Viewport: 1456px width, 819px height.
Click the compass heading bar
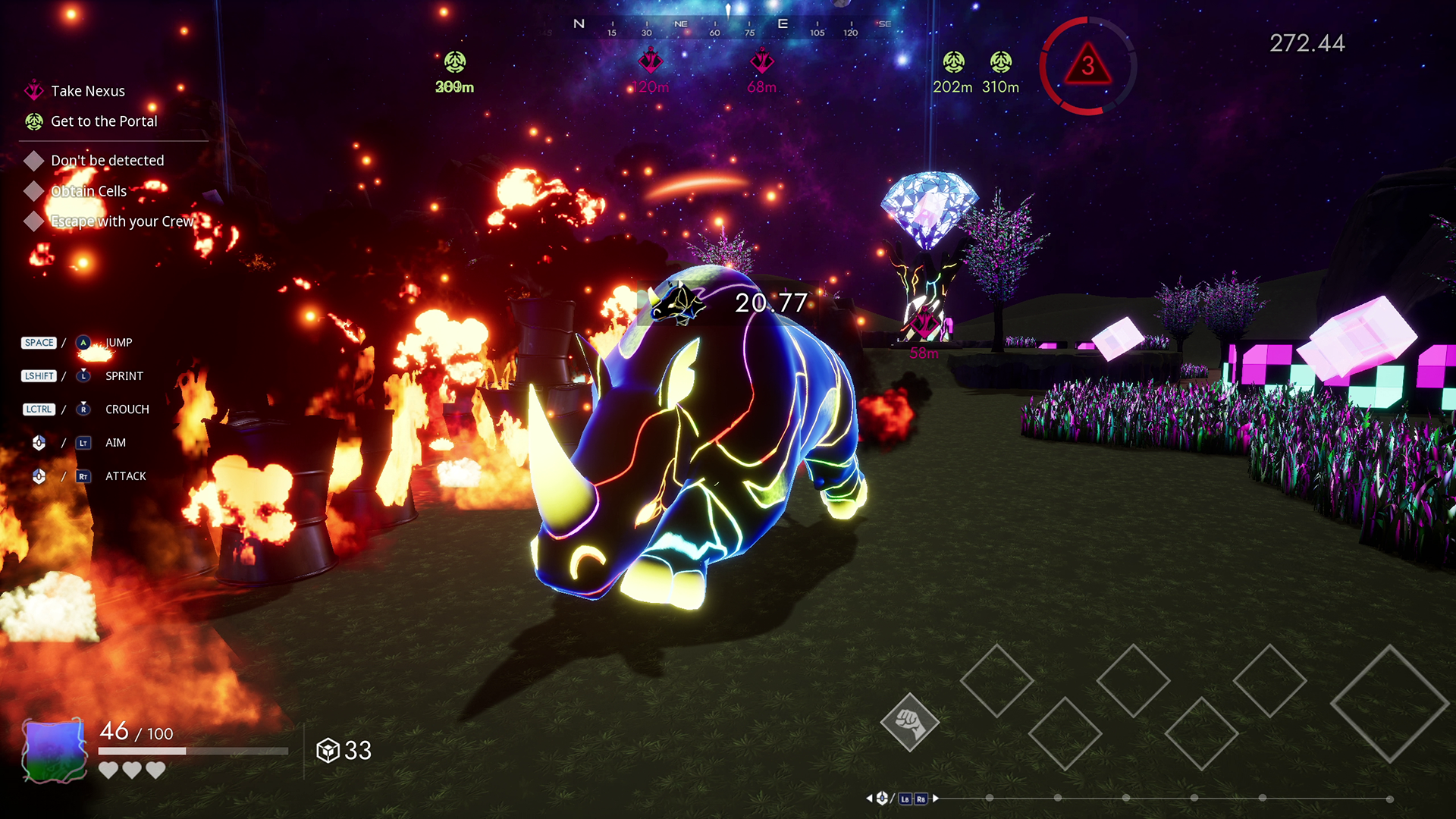click(728, 27)
